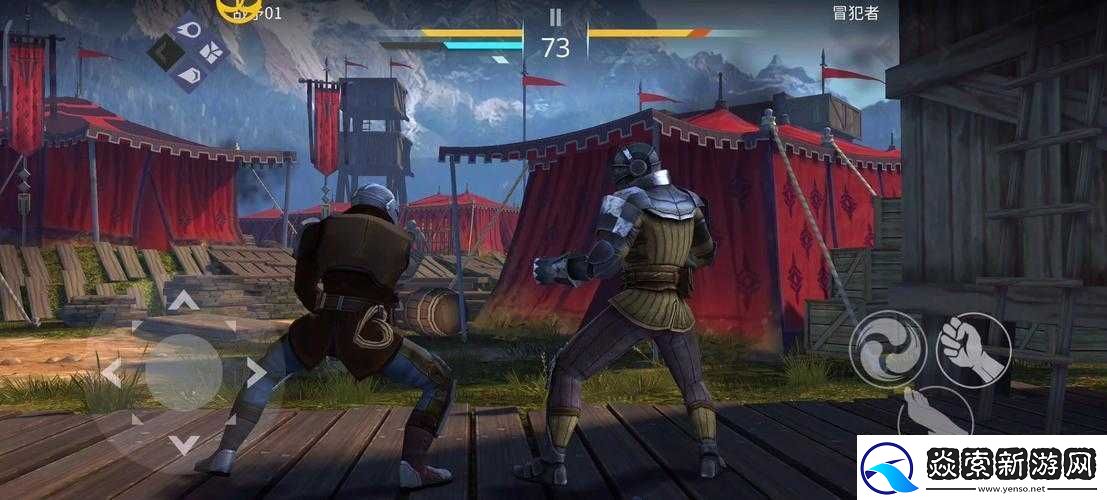Tap the right arrow on the movement pad
Image resolution: width=1107 pixels, height=500 pixels.
[256, 373]
